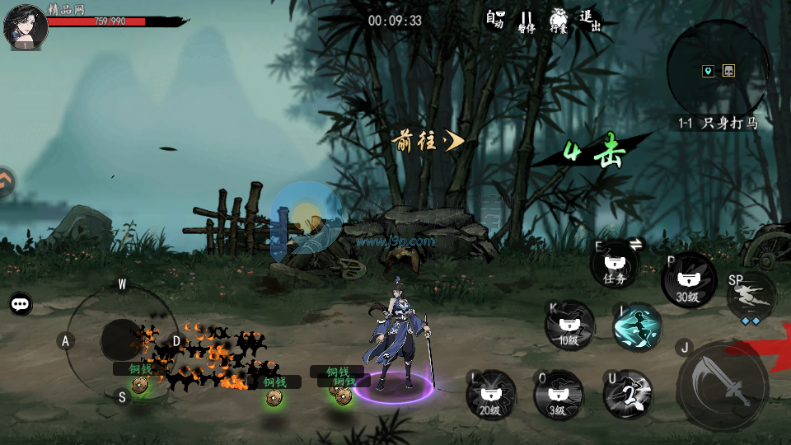The image size is (791, 445).
Task: Tap the swap arrows above skills
Action: (x=635, y=244)
